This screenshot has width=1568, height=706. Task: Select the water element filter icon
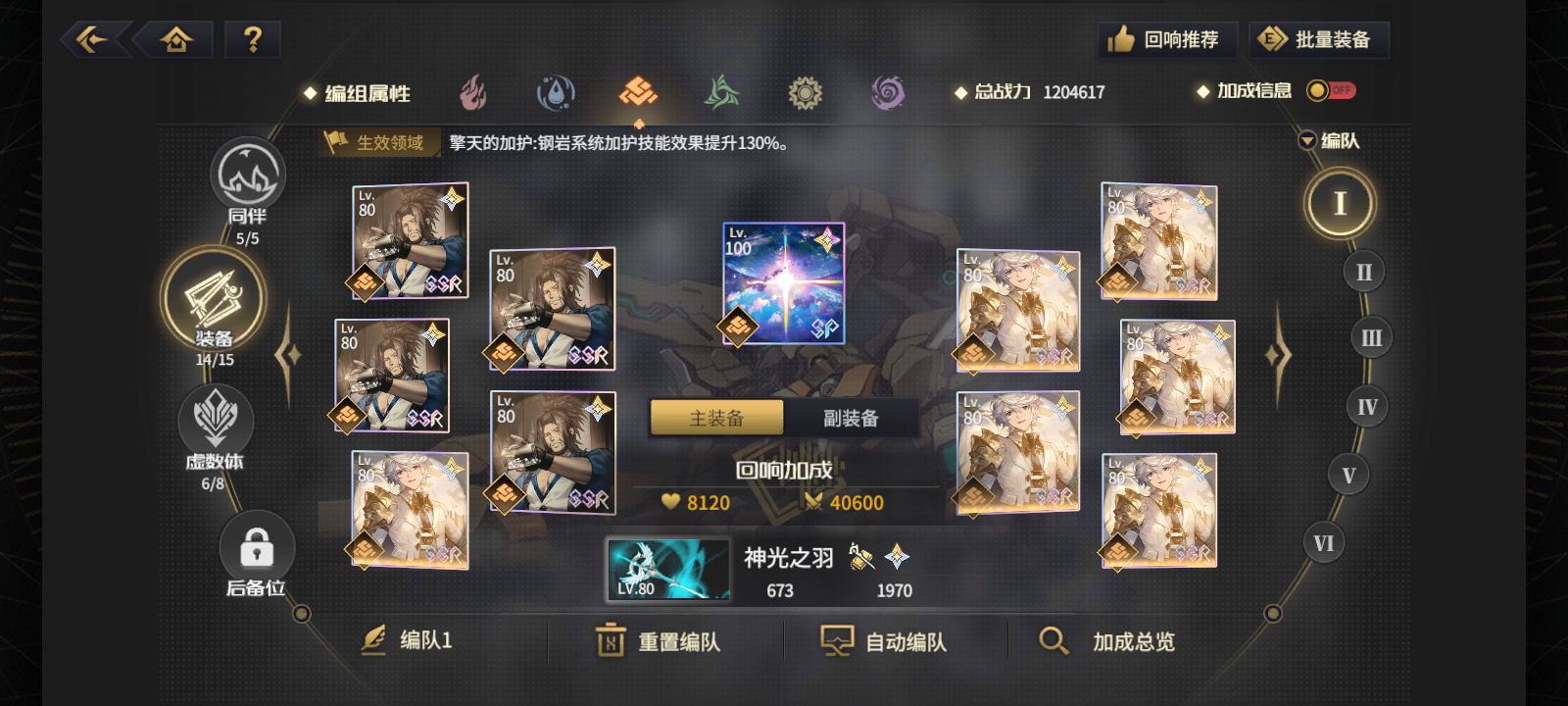(555, 92)
